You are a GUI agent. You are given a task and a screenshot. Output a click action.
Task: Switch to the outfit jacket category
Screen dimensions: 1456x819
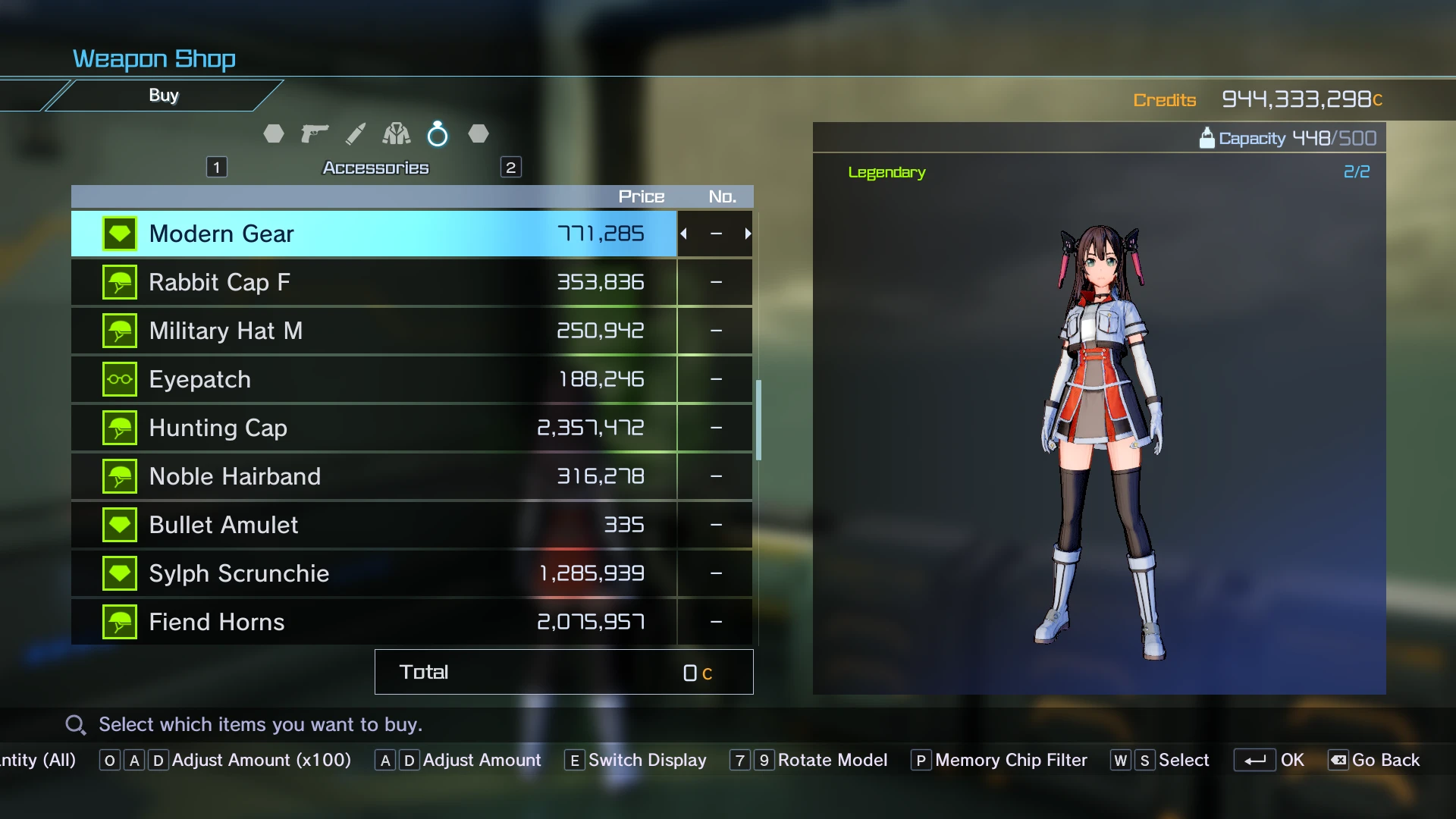pos(397,134)
